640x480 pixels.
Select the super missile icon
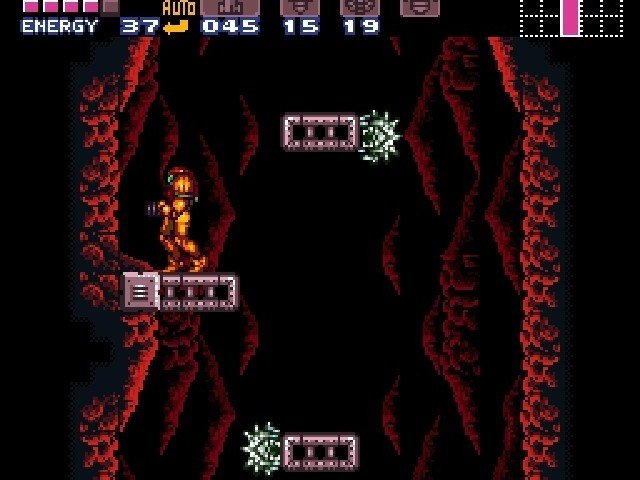pyautogui.click(x=300, y=7)
